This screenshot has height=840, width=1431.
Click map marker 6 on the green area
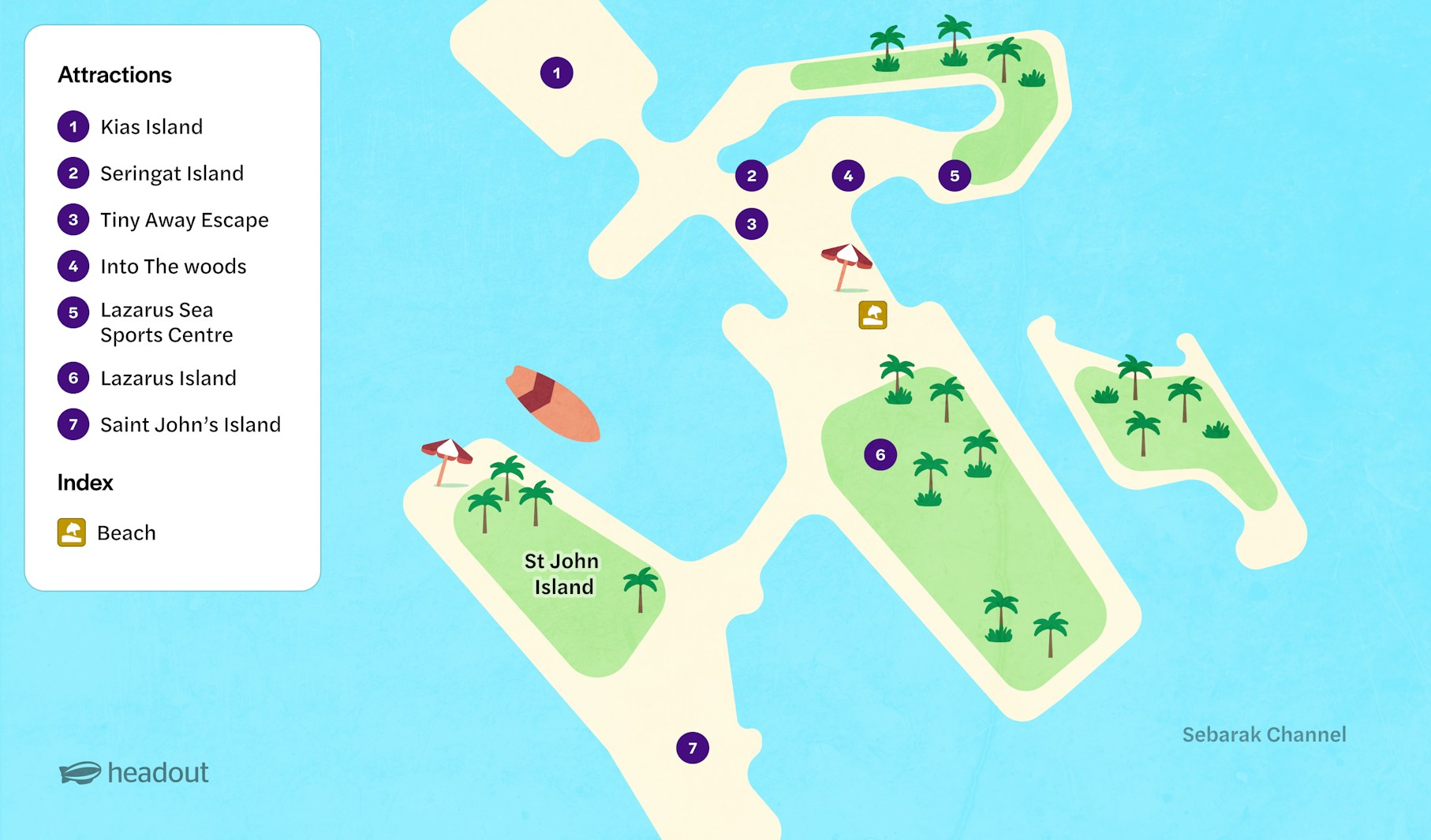880,455
